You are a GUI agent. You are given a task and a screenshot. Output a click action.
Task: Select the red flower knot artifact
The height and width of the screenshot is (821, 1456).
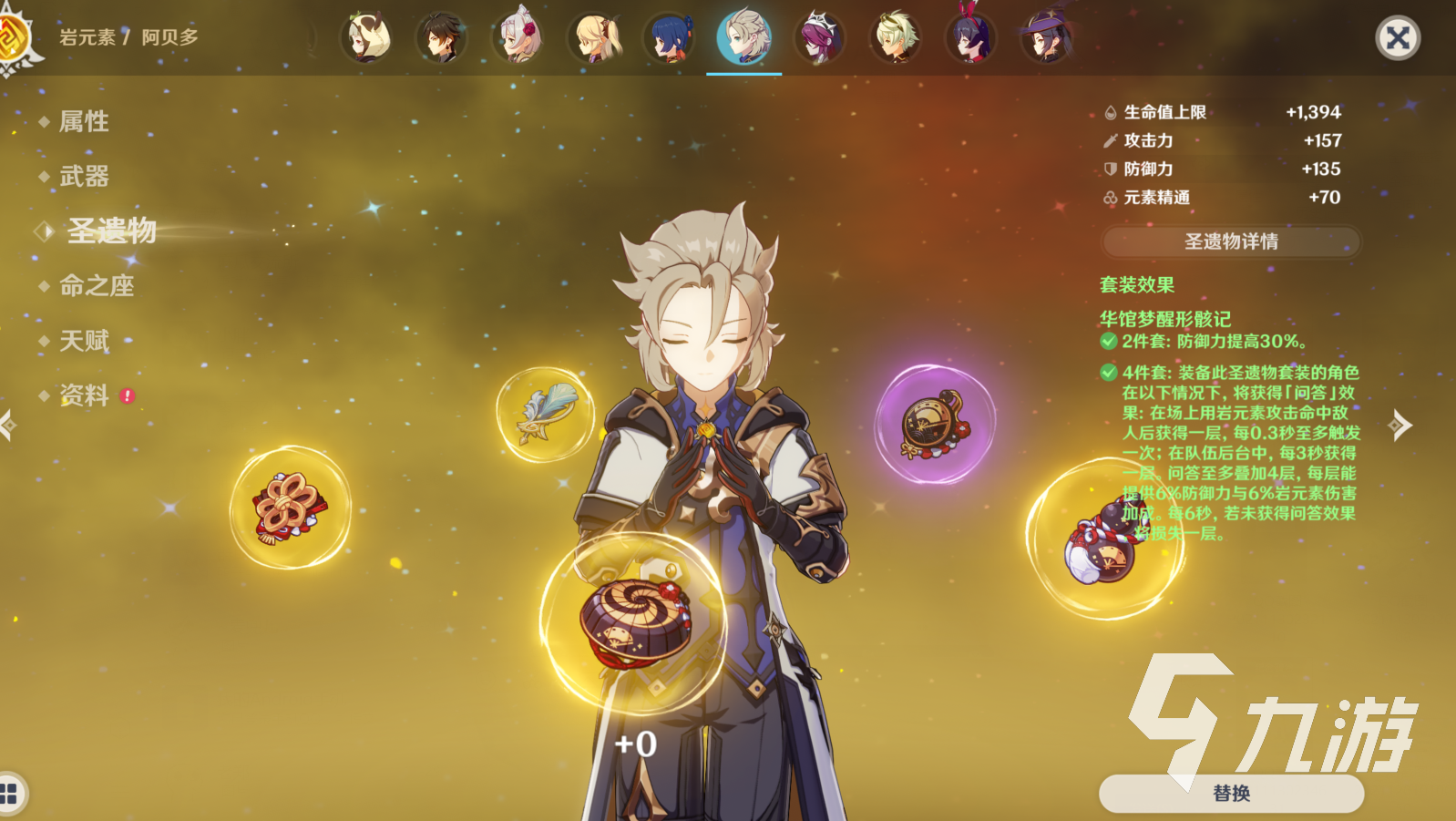(290, 507)
